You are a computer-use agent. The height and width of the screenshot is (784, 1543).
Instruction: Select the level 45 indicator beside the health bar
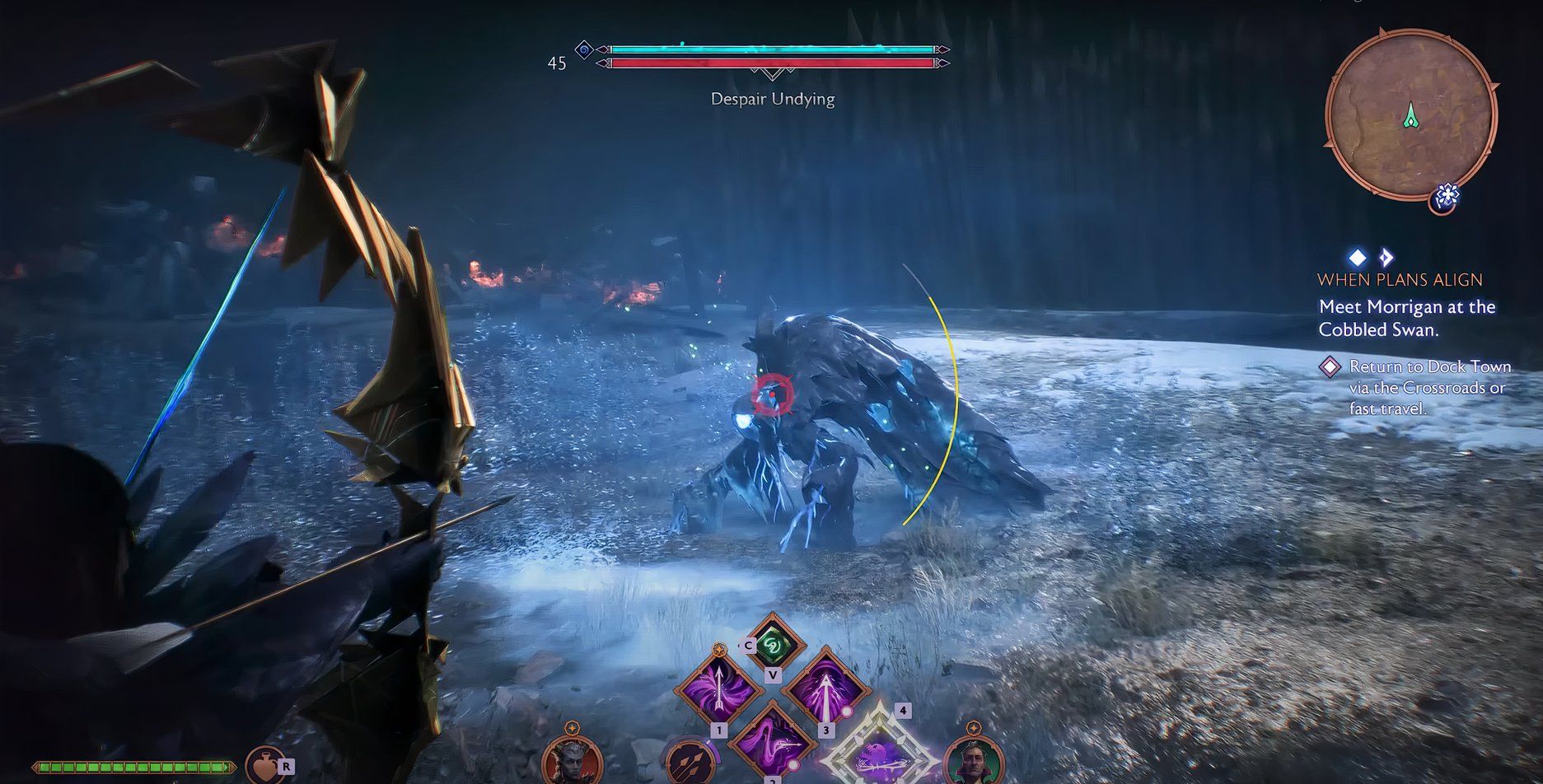558,62
